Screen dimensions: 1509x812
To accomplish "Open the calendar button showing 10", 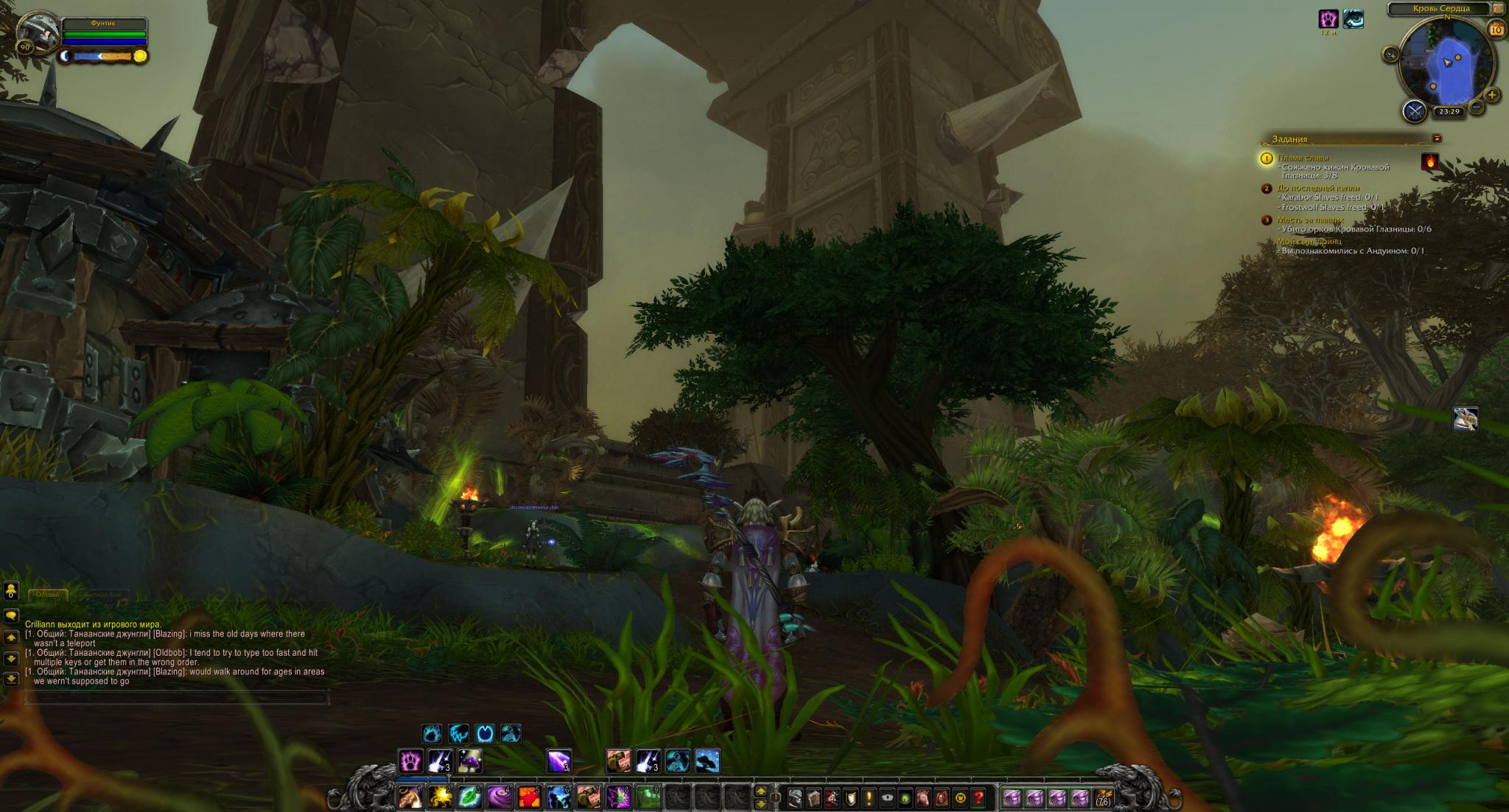I will [1496, 29].
